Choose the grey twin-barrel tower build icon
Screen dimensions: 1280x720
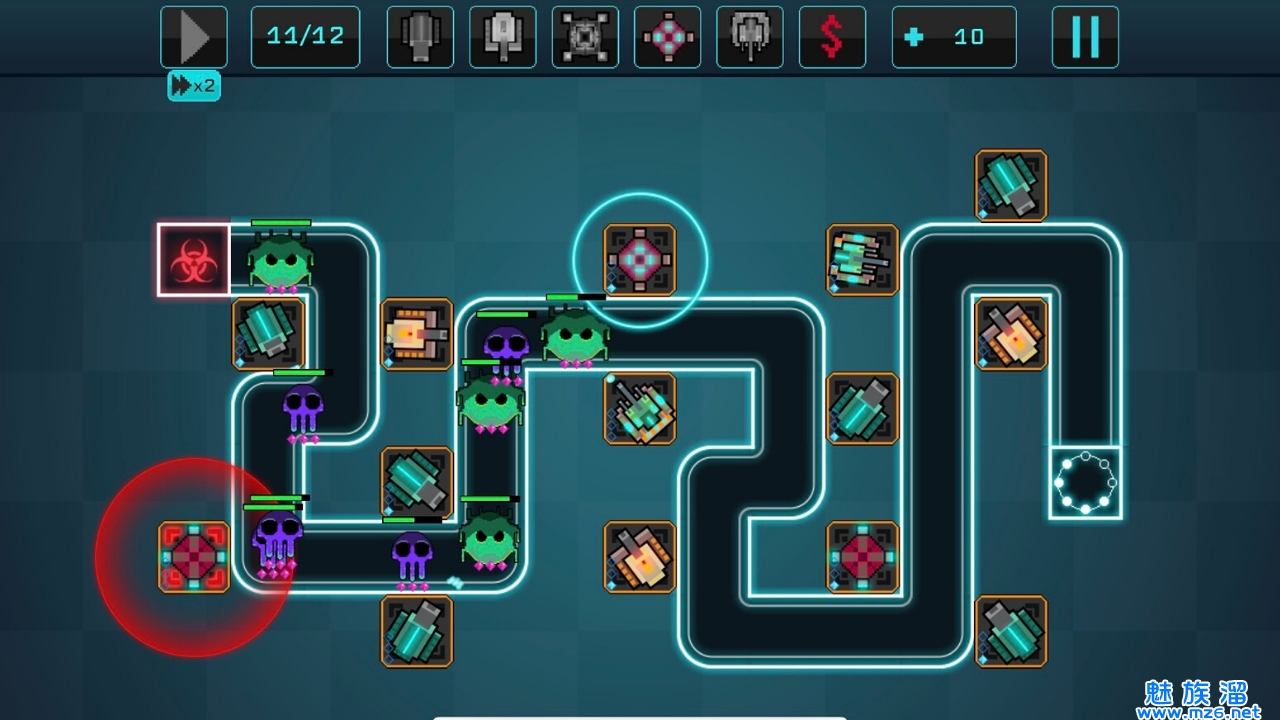[750, 37]
